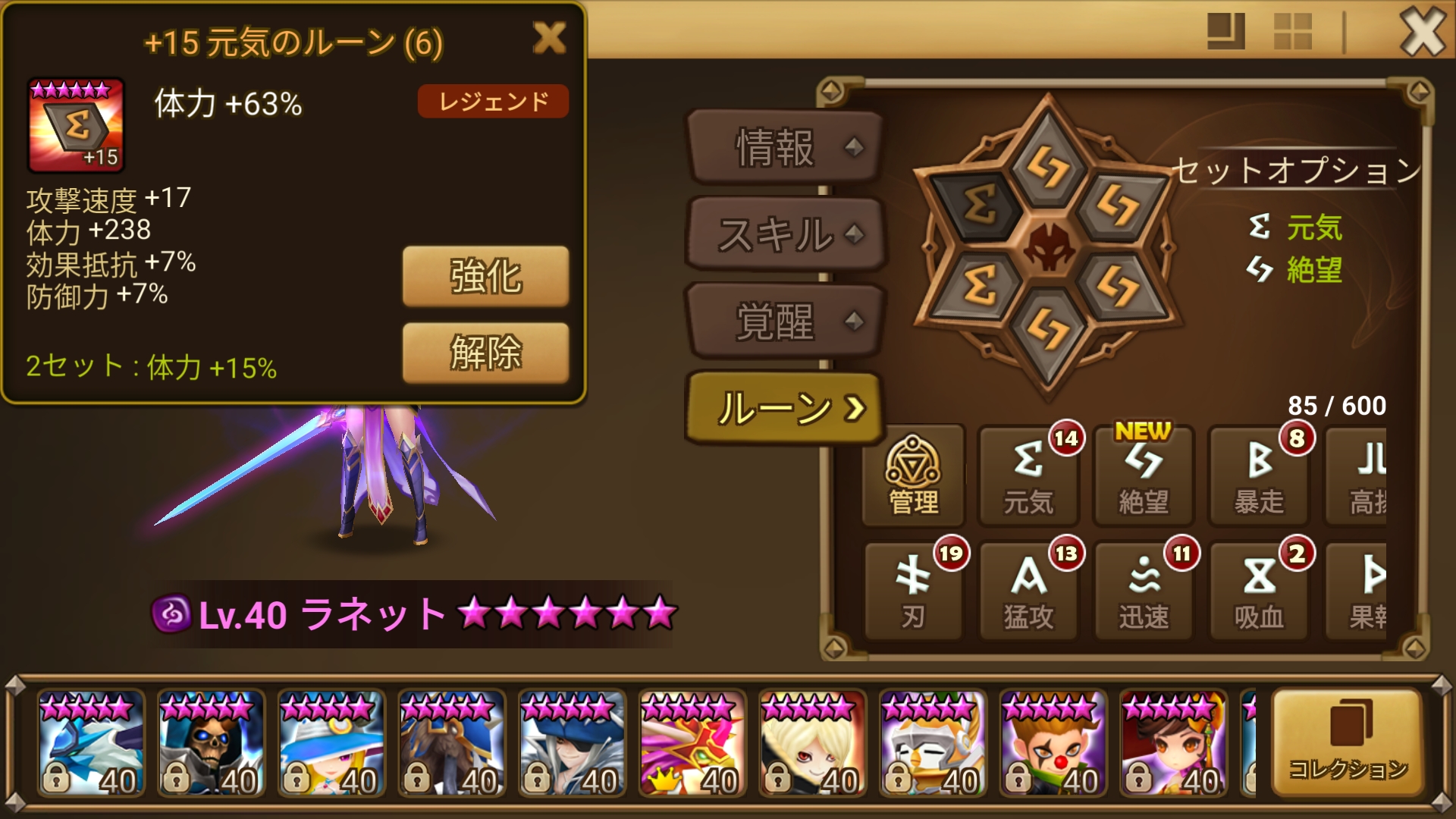Open the 管理 rune management icon

point(913,474)
